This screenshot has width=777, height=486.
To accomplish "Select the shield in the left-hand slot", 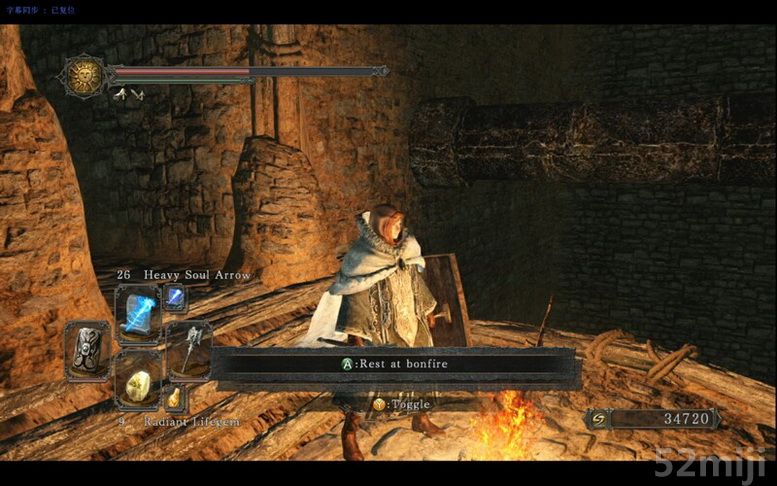I will pos(87,348).
